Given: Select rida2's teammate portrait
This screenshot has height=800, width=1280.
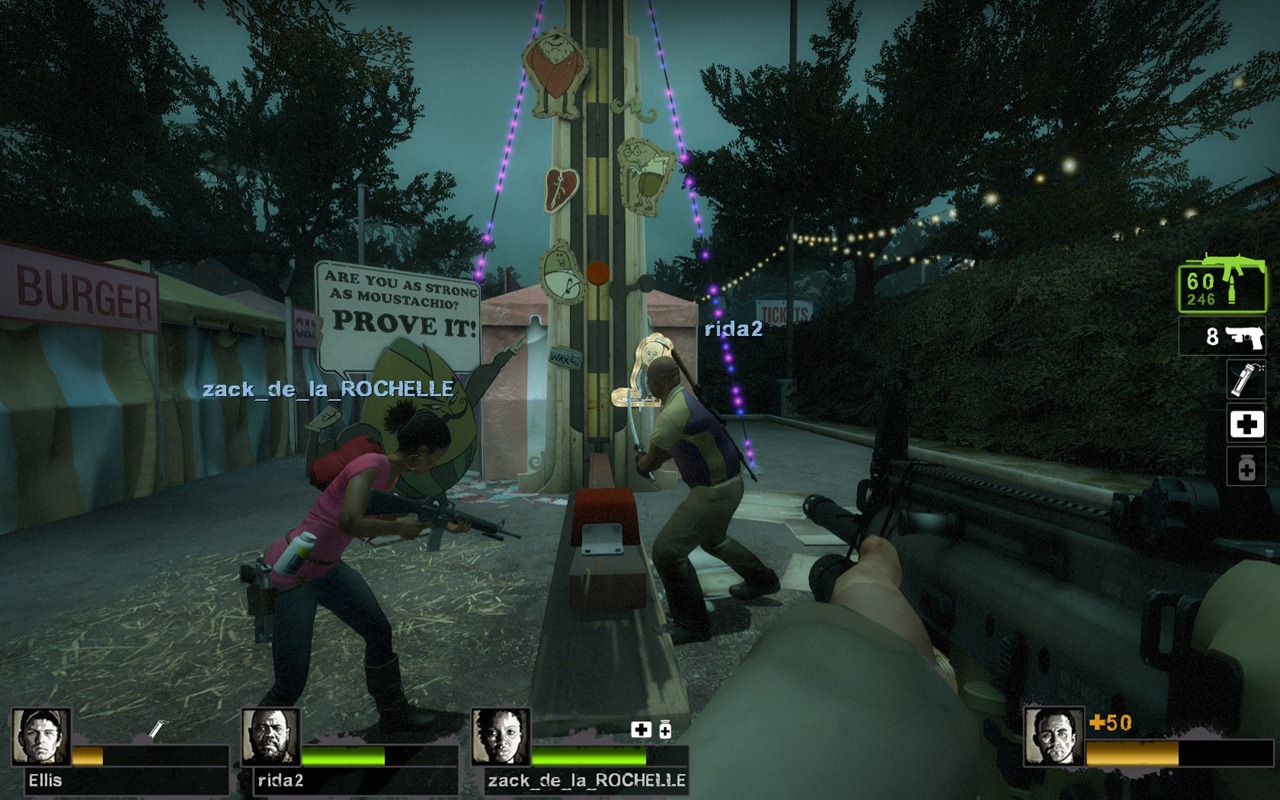Looking at the screenshot, I should pos(271,737).
